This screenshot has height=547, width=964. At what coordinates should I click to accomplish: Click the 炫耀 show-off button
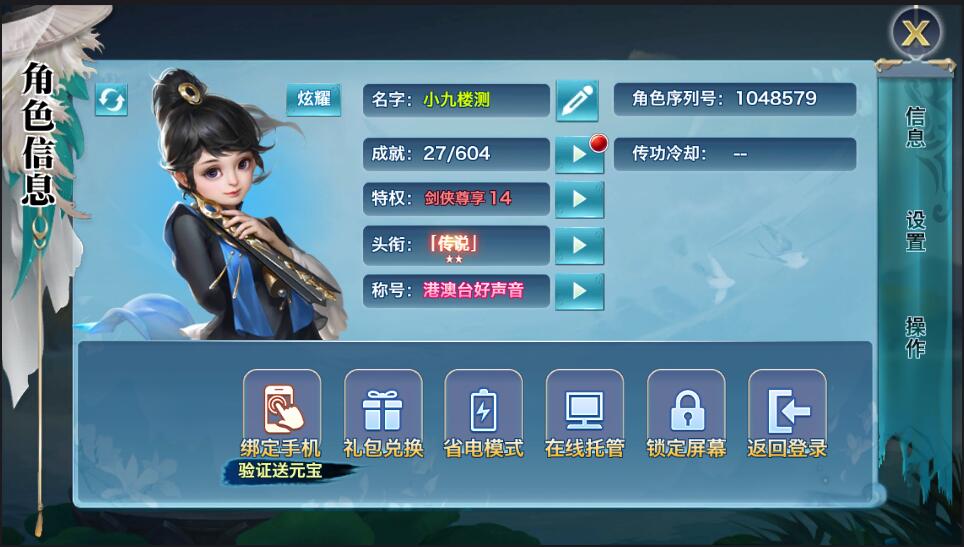(x=313, y=100)
